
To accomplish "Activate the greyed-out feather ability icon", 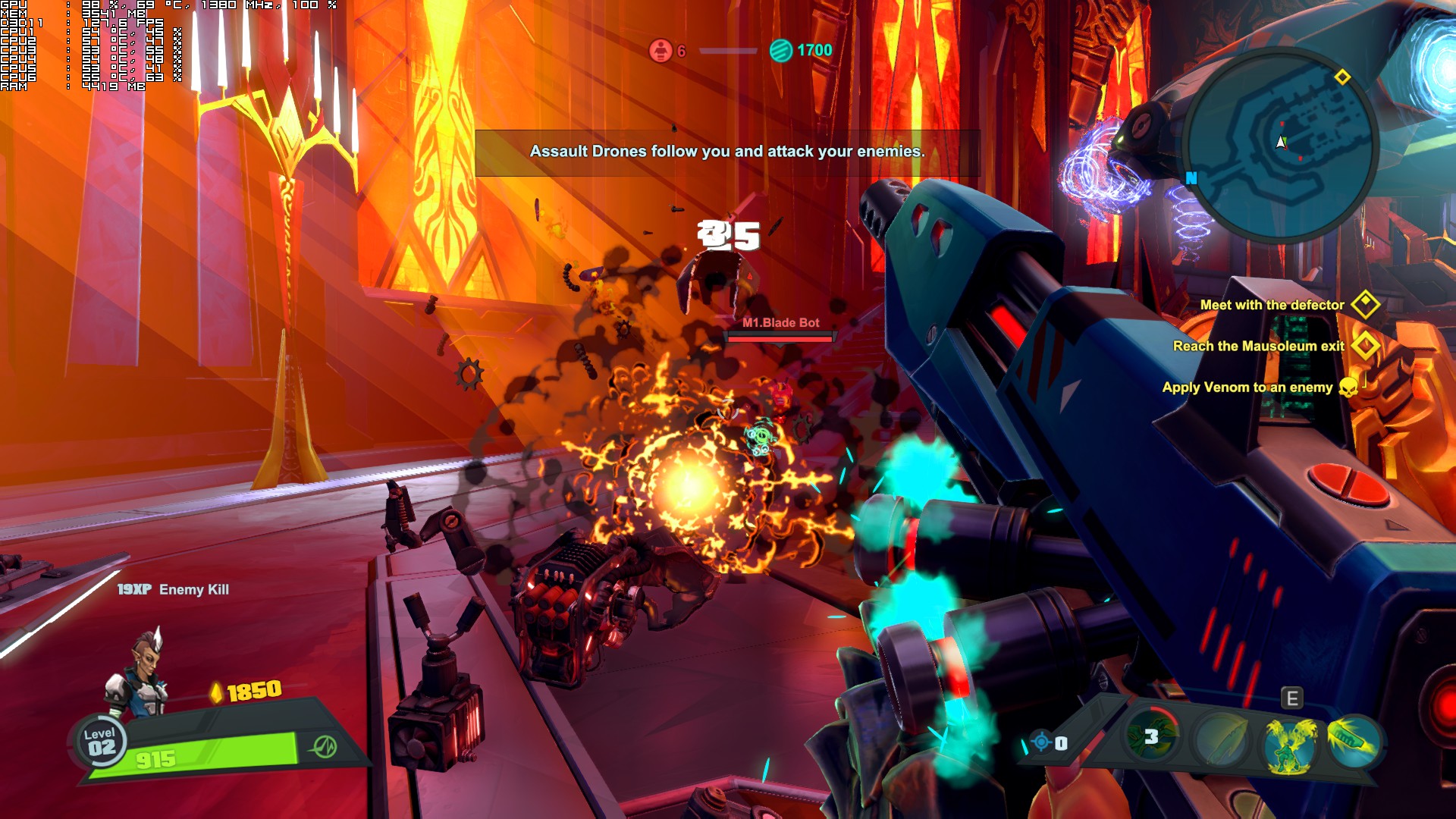I will (1221, 739).
